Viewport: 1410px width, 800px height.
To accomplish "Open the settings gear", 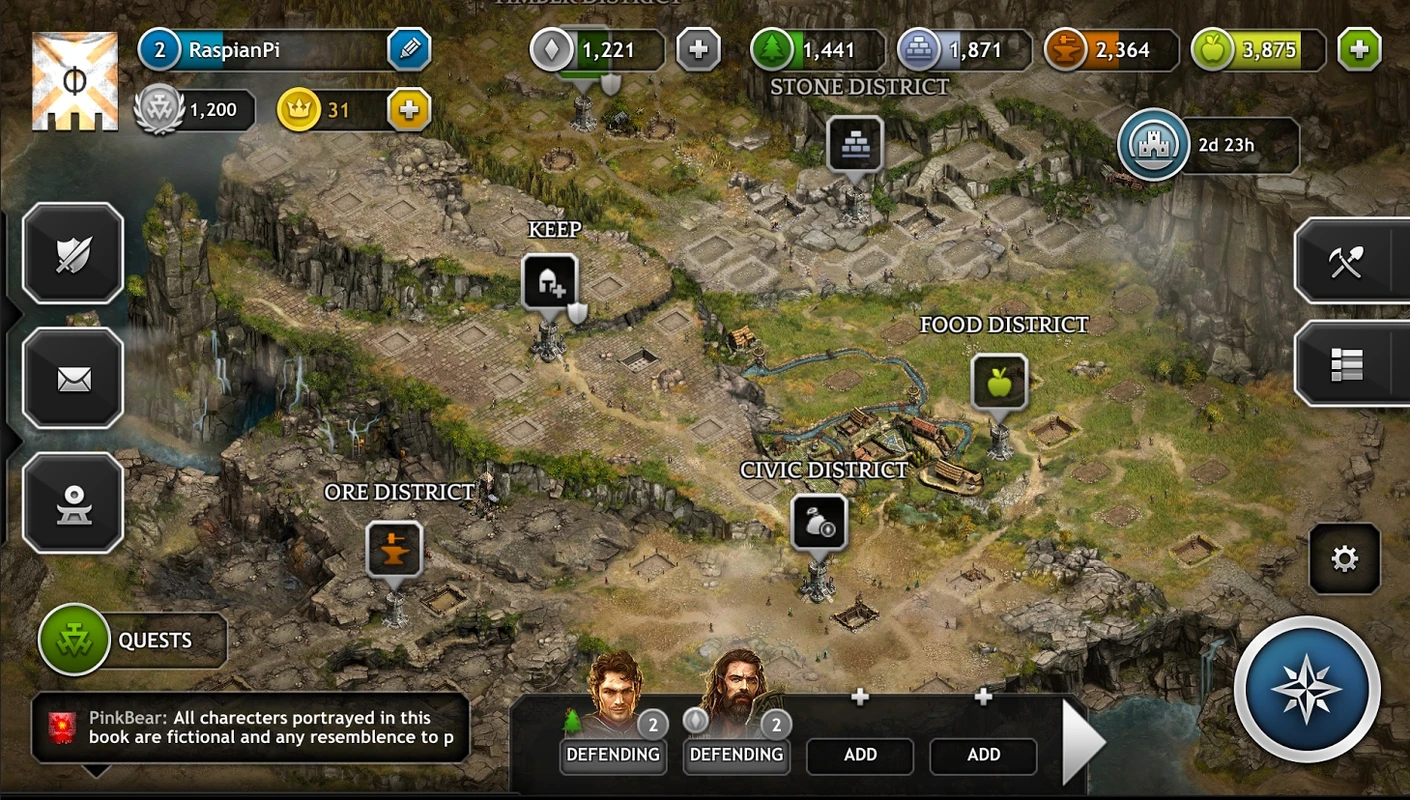I will (x=1346, y=560).
